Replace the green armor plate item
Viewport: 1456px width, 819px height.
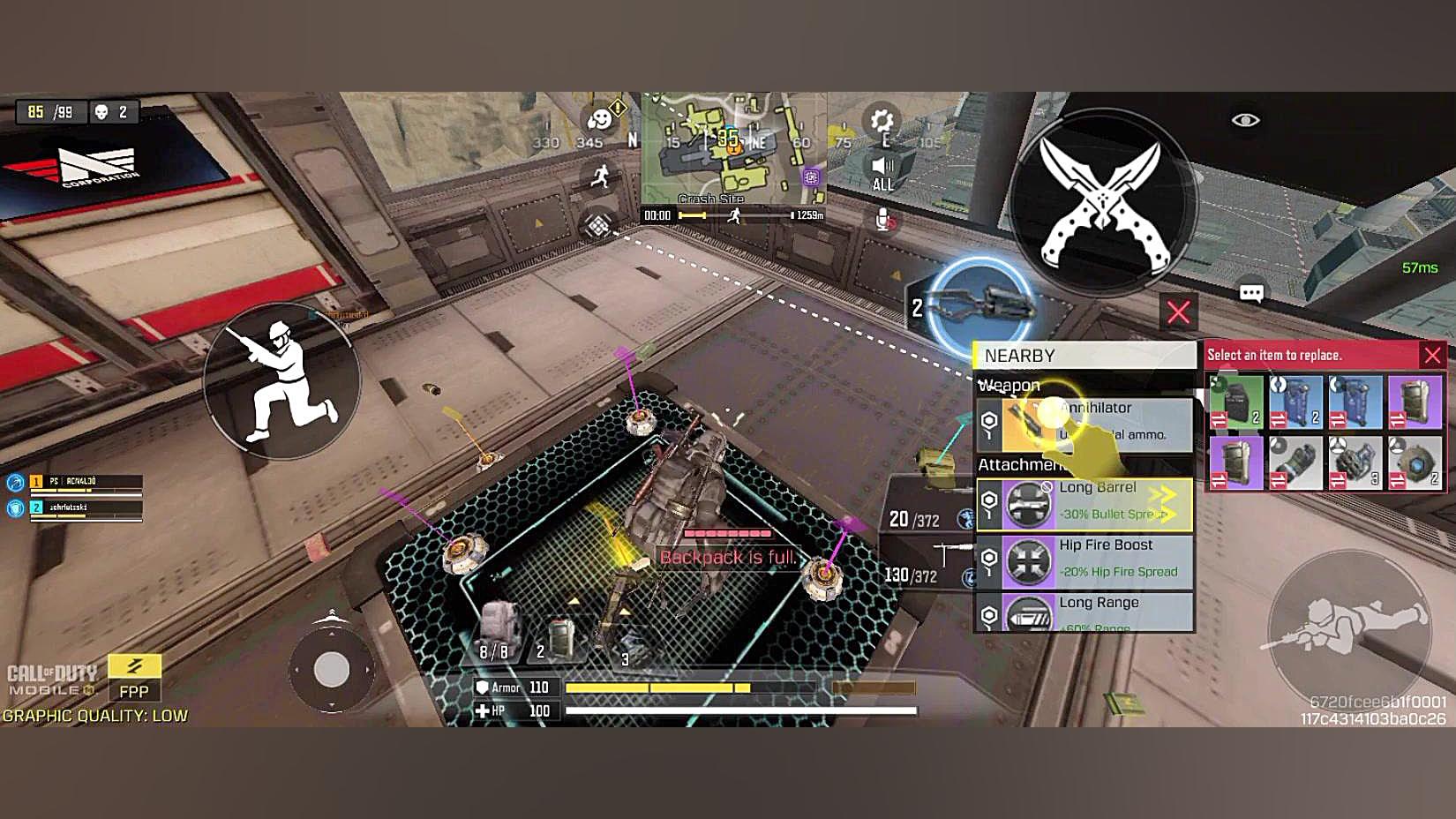coord(1235,402)
